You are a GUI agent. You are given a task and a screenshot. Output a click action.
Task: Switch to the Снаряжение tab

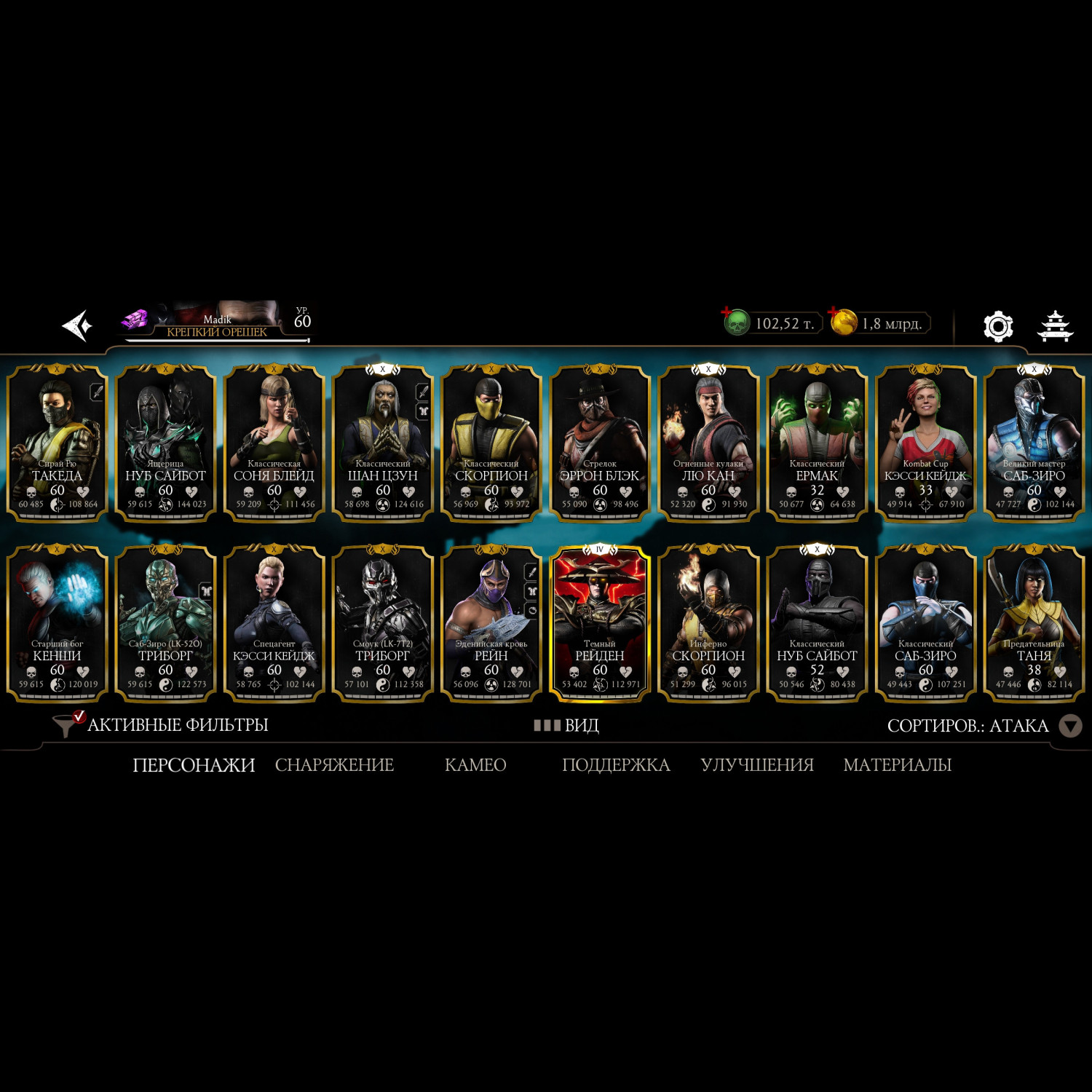(x=334, y=765)
